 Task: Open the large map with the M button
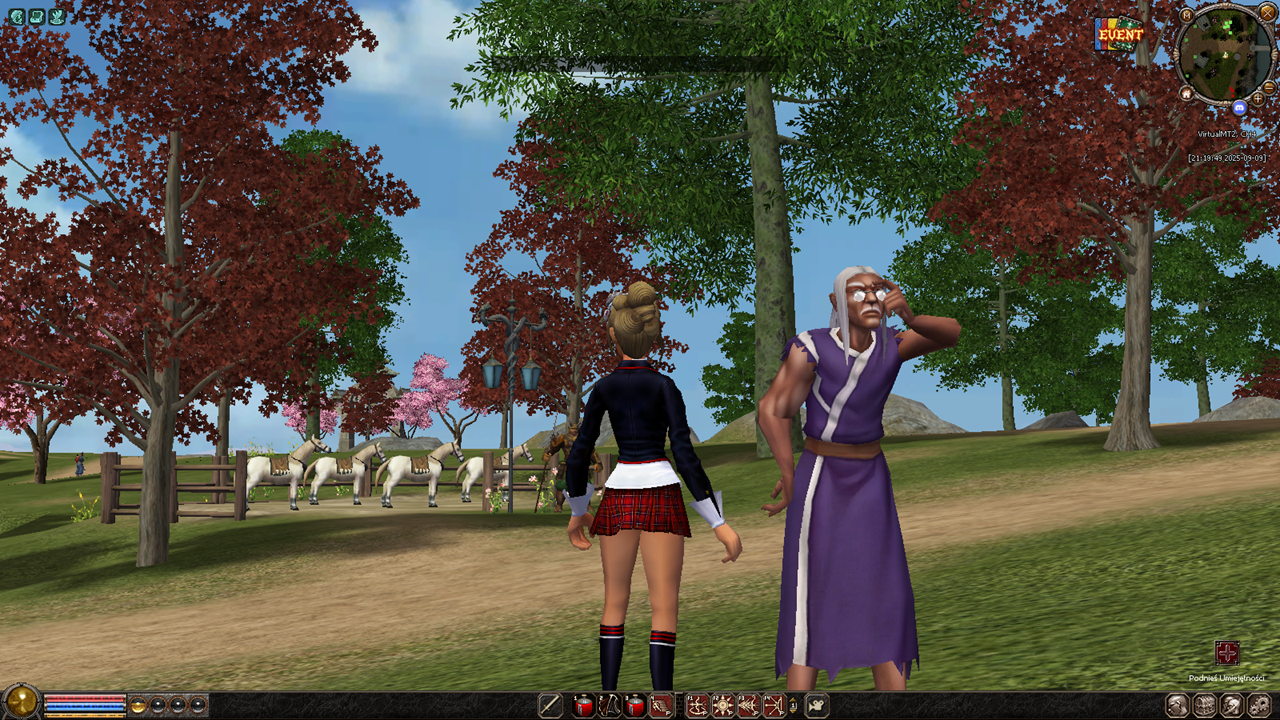(1186, 16)
